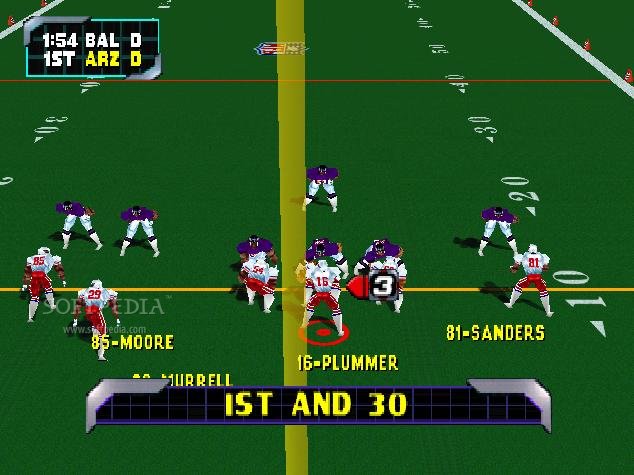Choose the 16-PLUMMER quarterback label
The height and width of the screenshot is (475, 634).
click(x=347, y=363)
